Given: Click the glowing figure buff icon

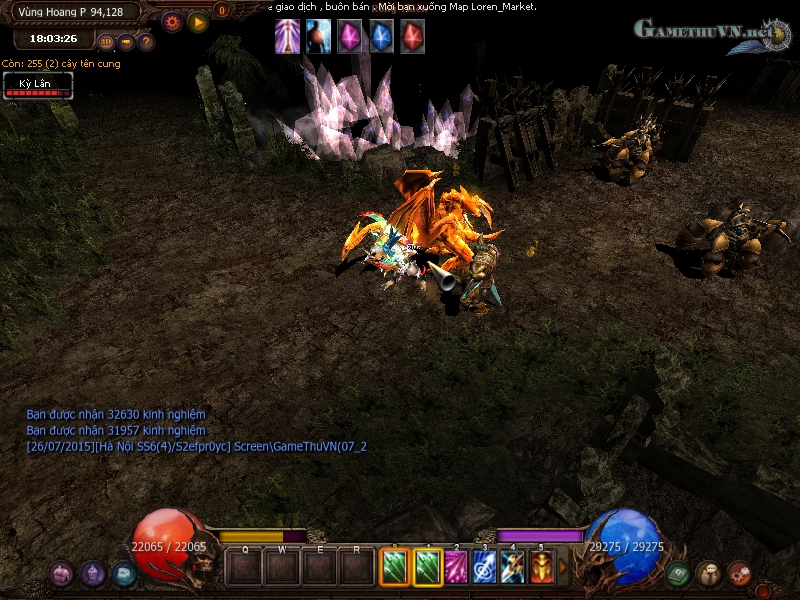Looking at the screenshot, I should pos(319,36).
